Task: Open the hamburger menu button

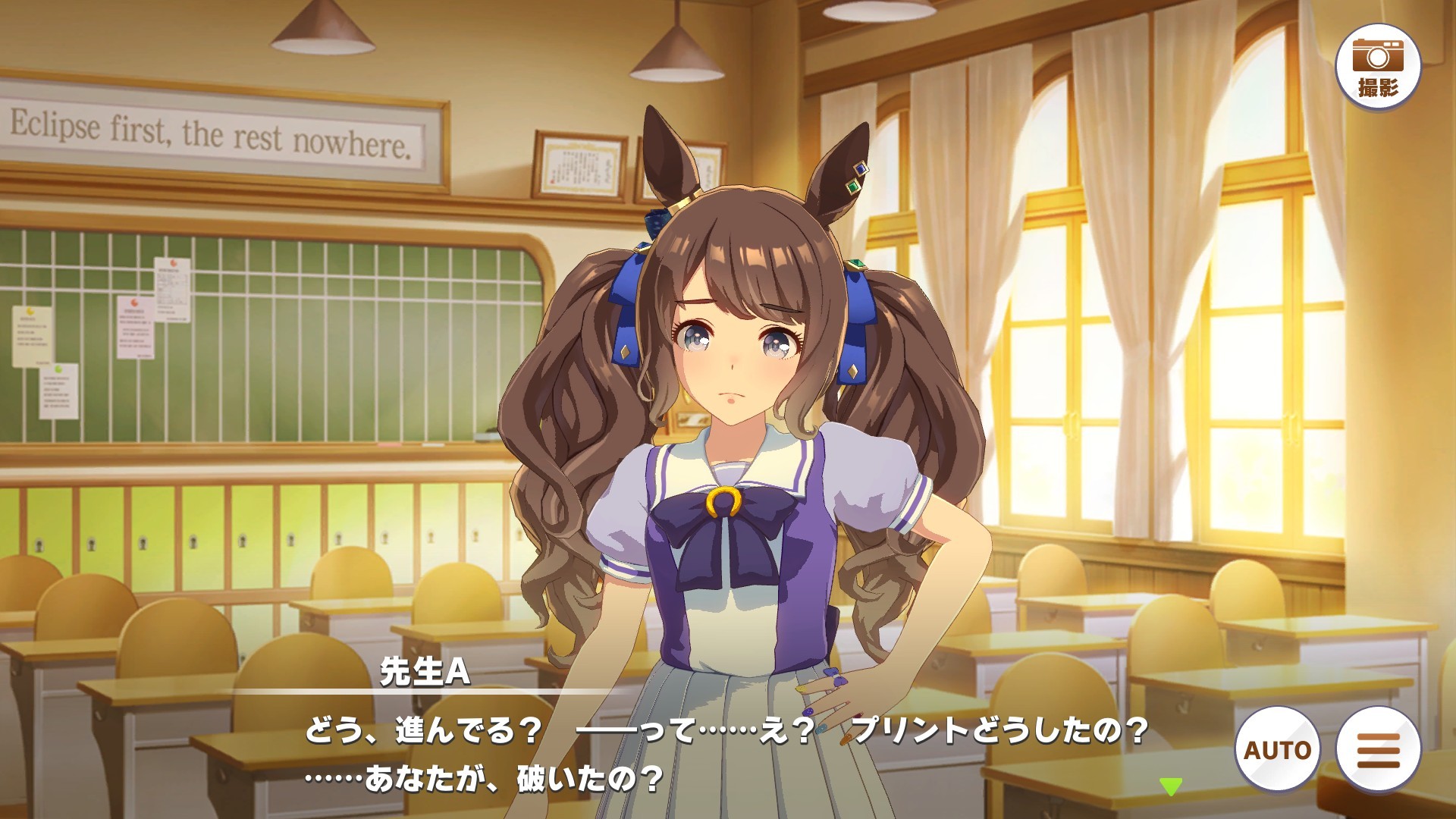Action: click(1378, 749)
